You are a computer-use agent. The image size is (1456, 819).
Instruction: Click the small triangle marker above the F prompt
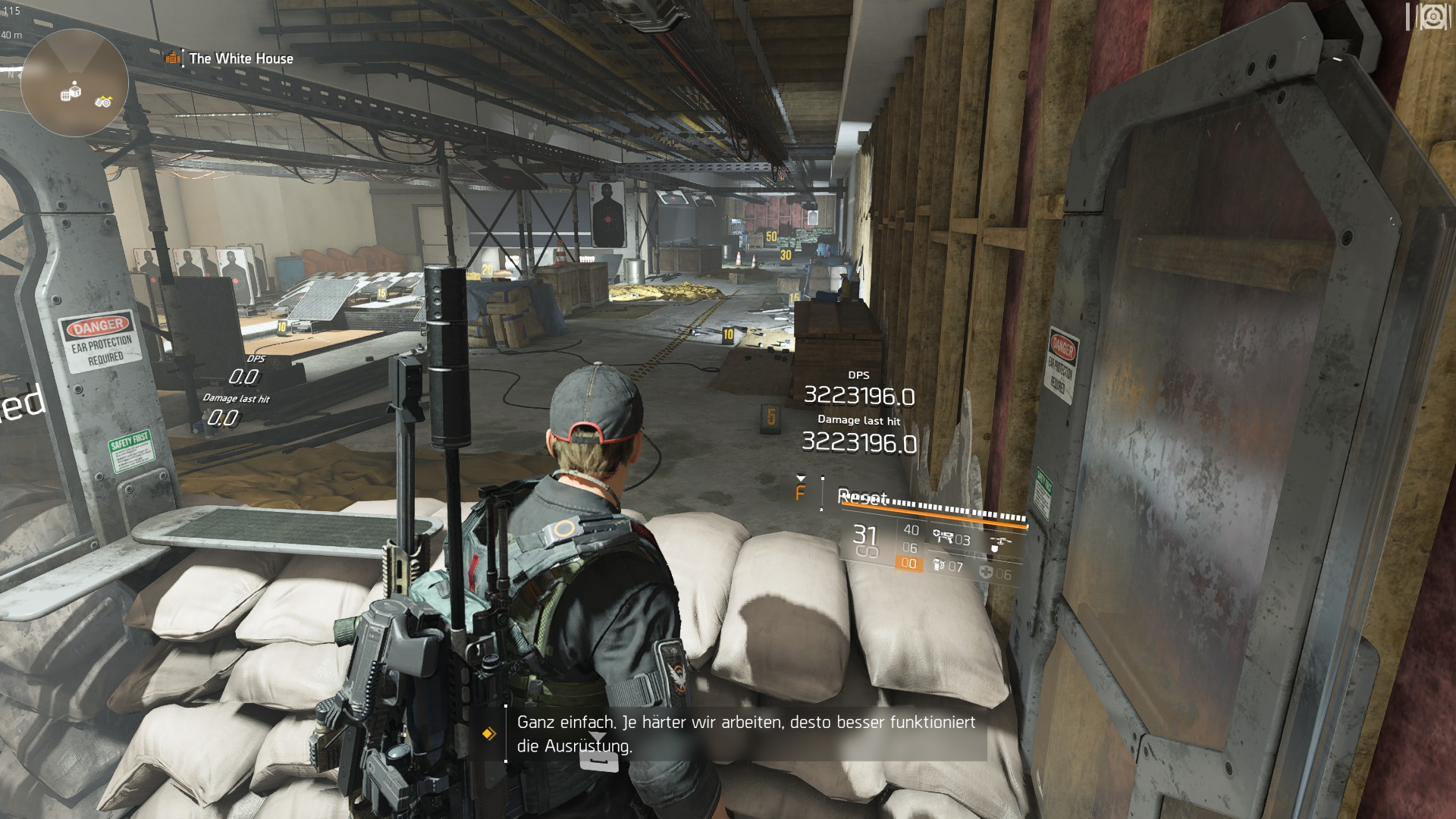tap(802, 479)
